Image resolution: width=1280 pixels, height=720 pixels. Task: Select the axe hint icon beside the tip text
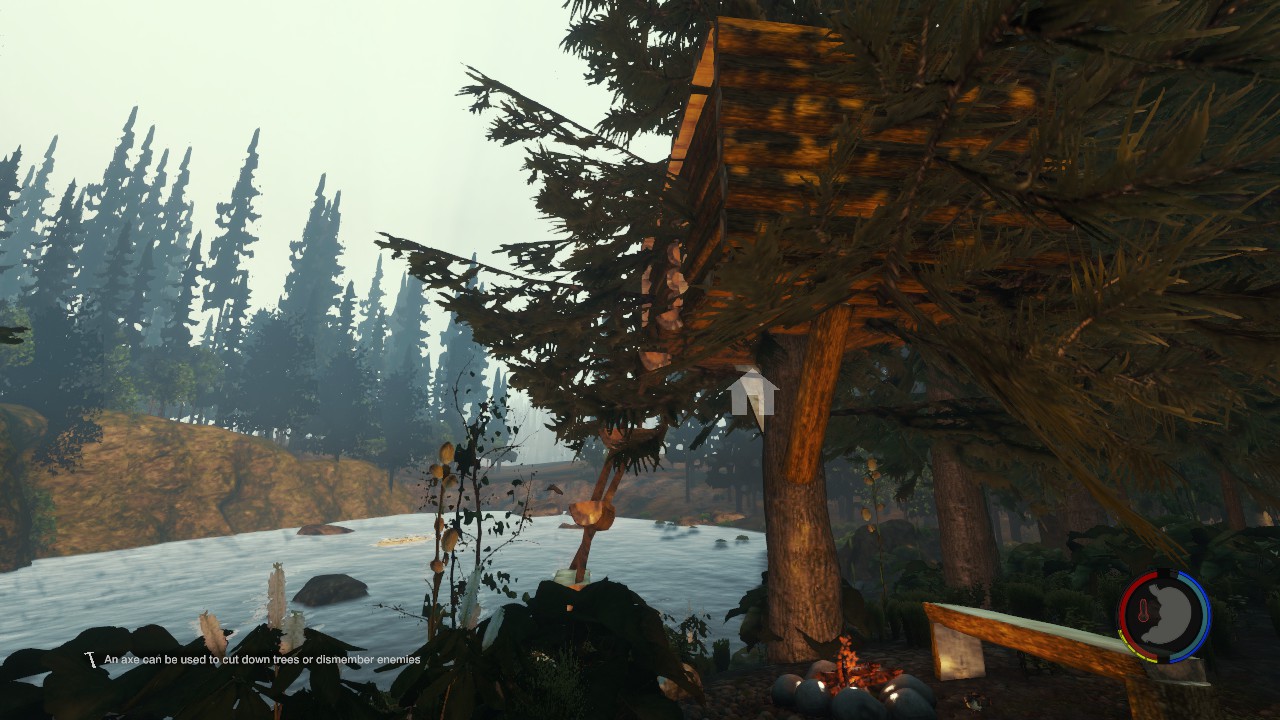point(91,660)
